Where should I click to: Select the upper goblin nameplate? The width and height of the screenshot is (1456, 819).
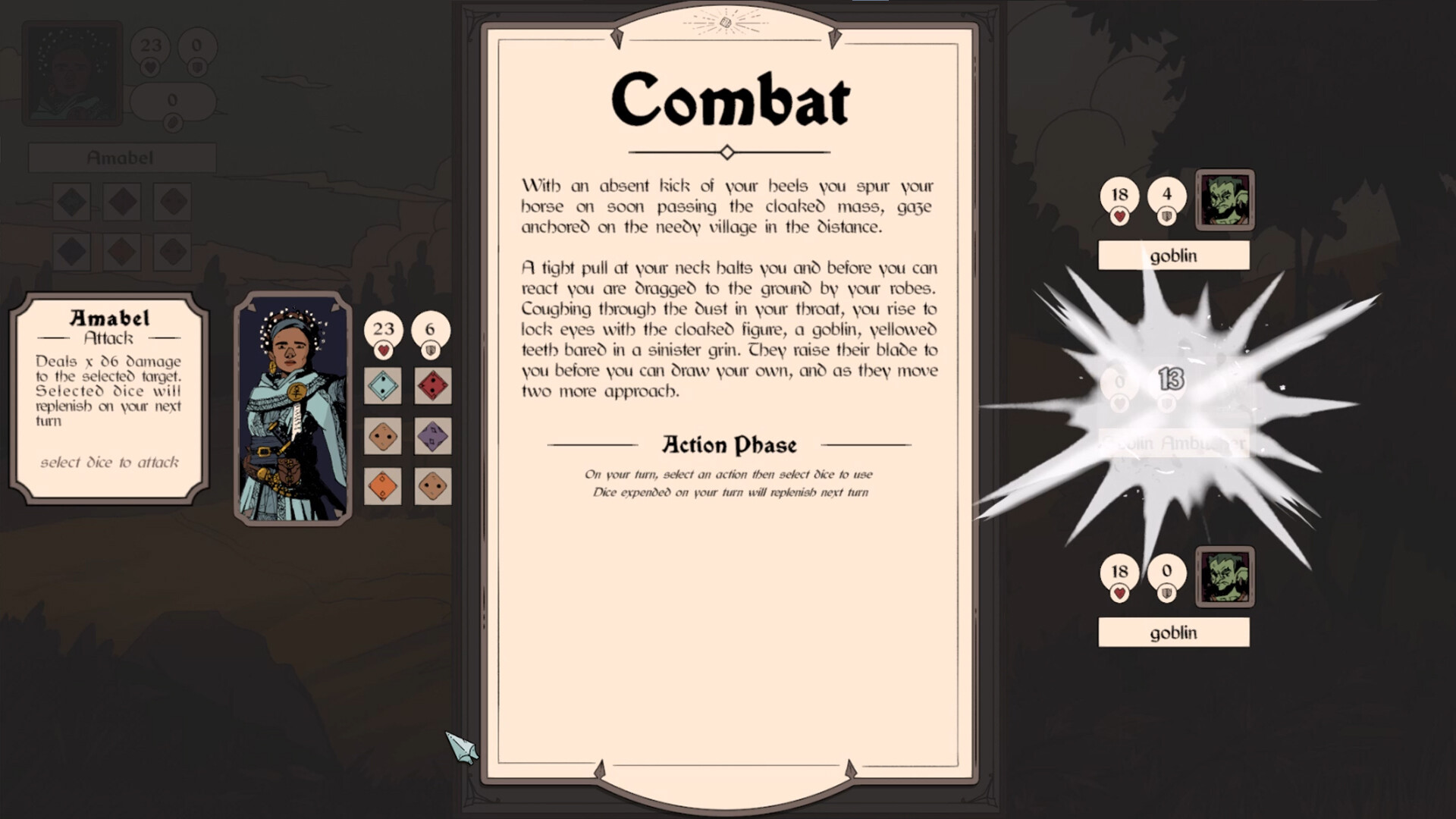coord(1173,256)
